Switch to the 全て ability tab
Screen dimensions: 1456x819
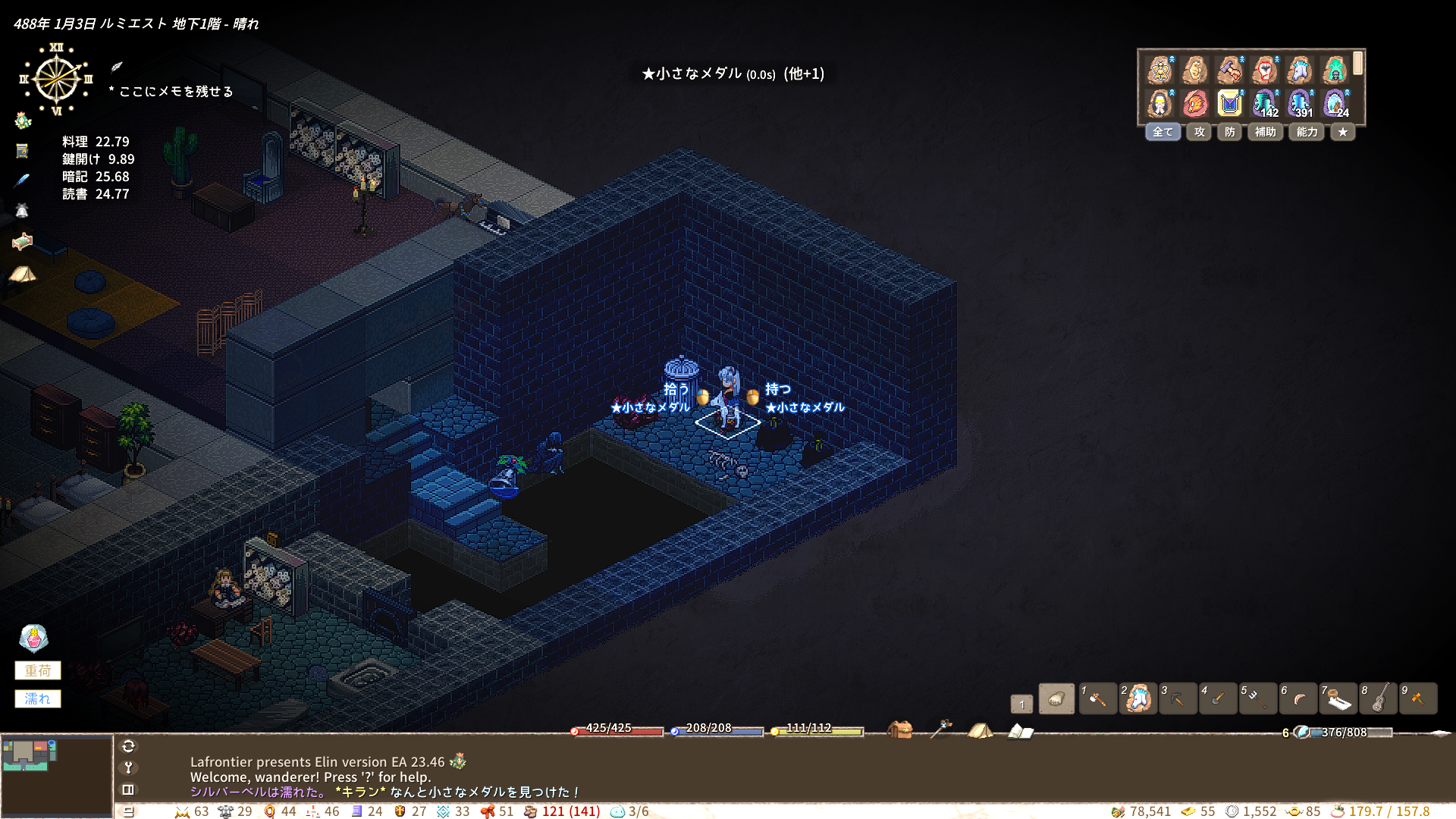[x=1163, y=132]
